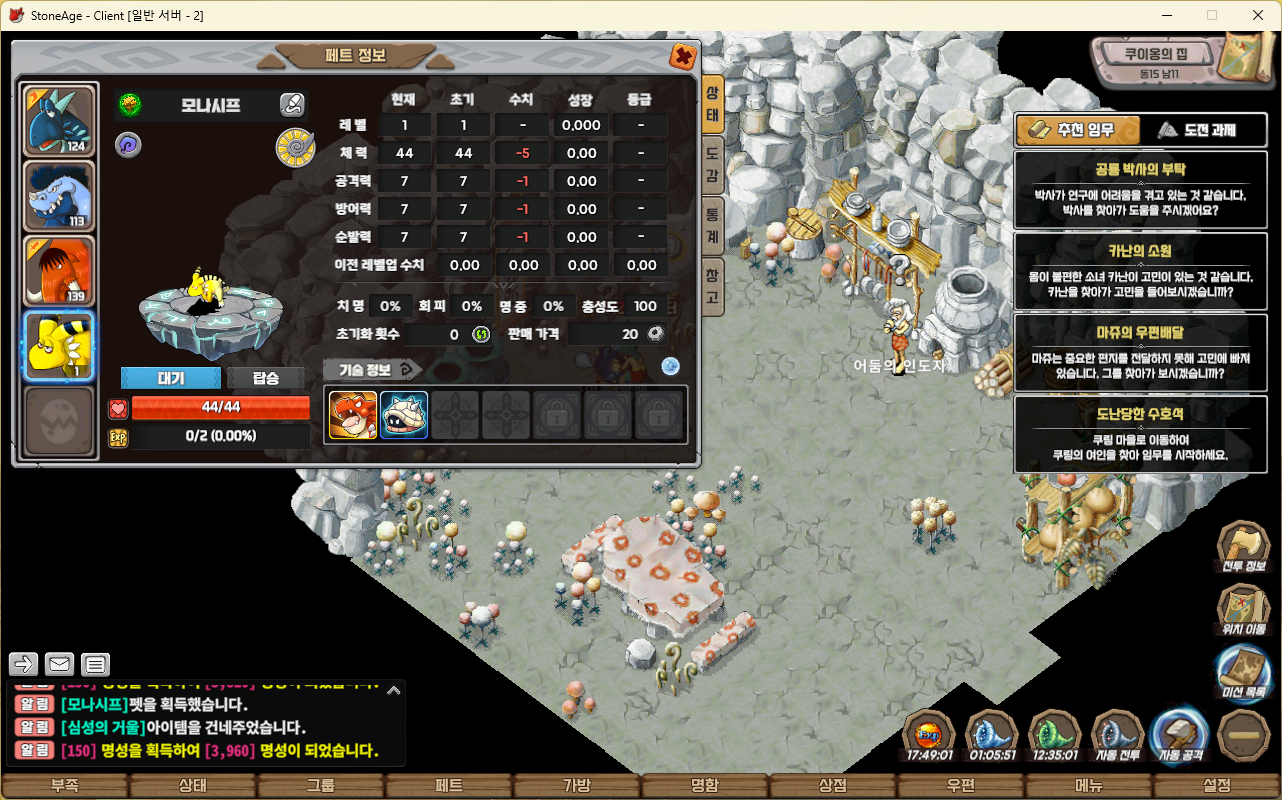The width and height of the screenshot is (1282, 800).
Task: Select the yellow Monasif pet portrait
Action: (59, 345)
